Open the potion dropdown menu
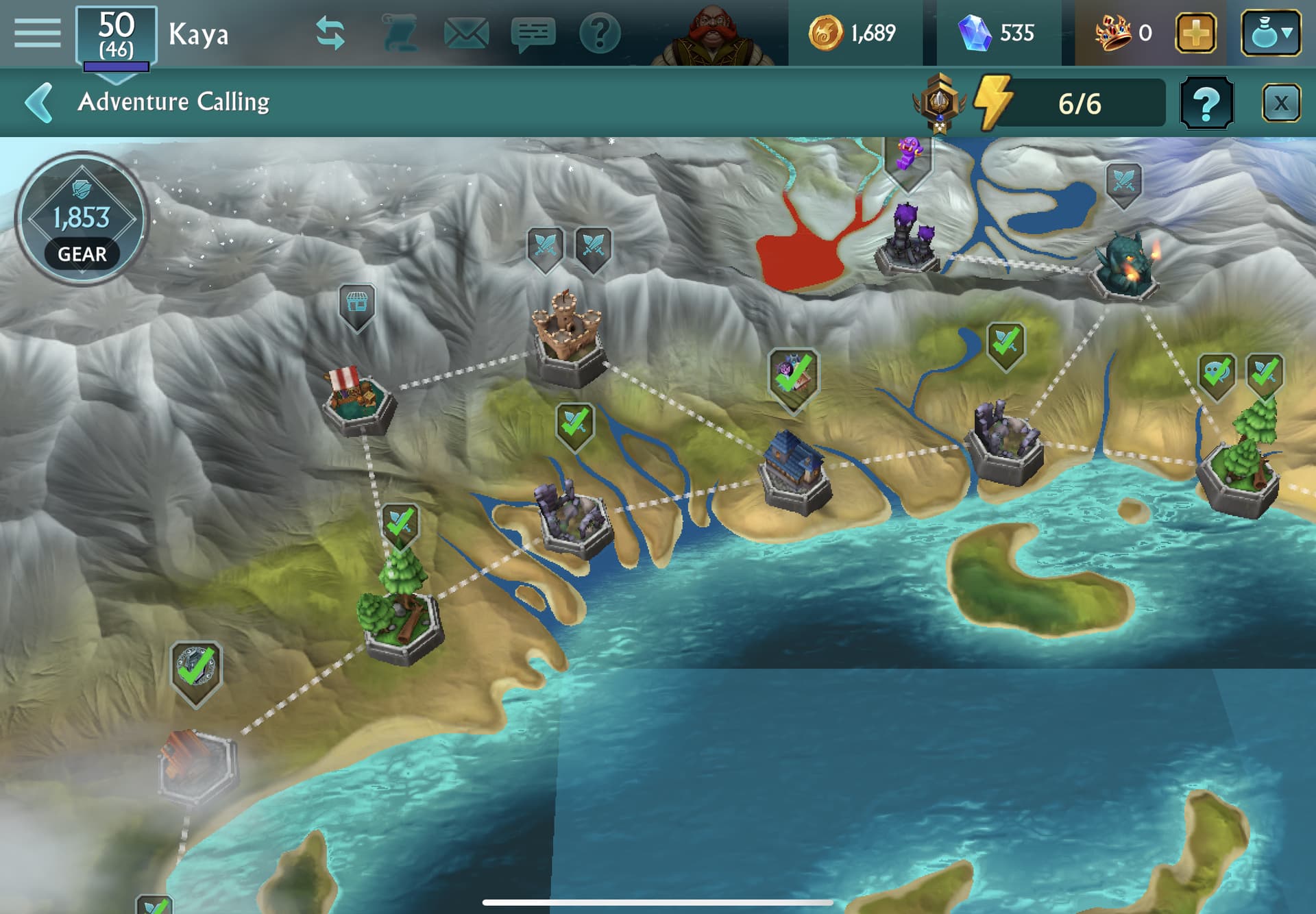Image resolution: width=1316 pixels, height=914 pixels. (1271, 33)
